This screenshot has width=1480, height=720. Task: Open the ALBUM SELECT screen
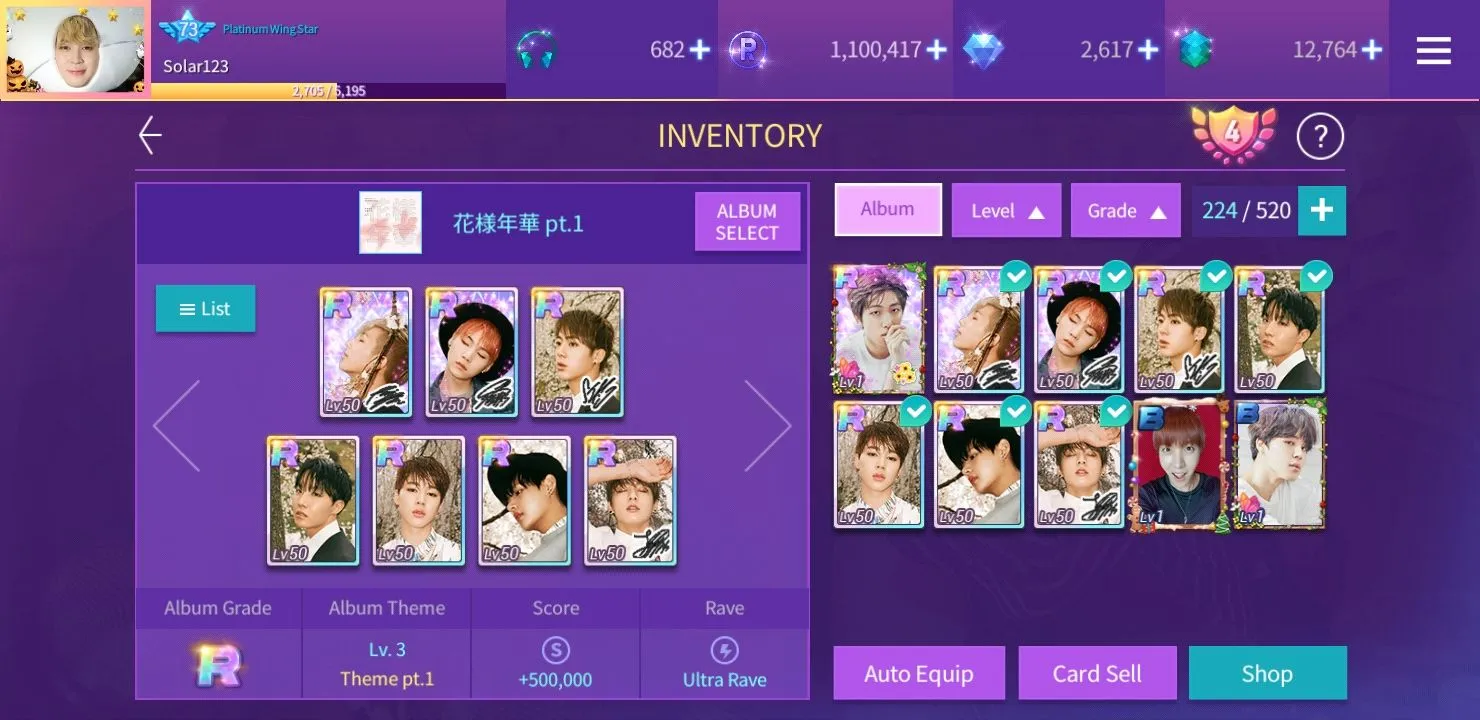pos(747,221)
